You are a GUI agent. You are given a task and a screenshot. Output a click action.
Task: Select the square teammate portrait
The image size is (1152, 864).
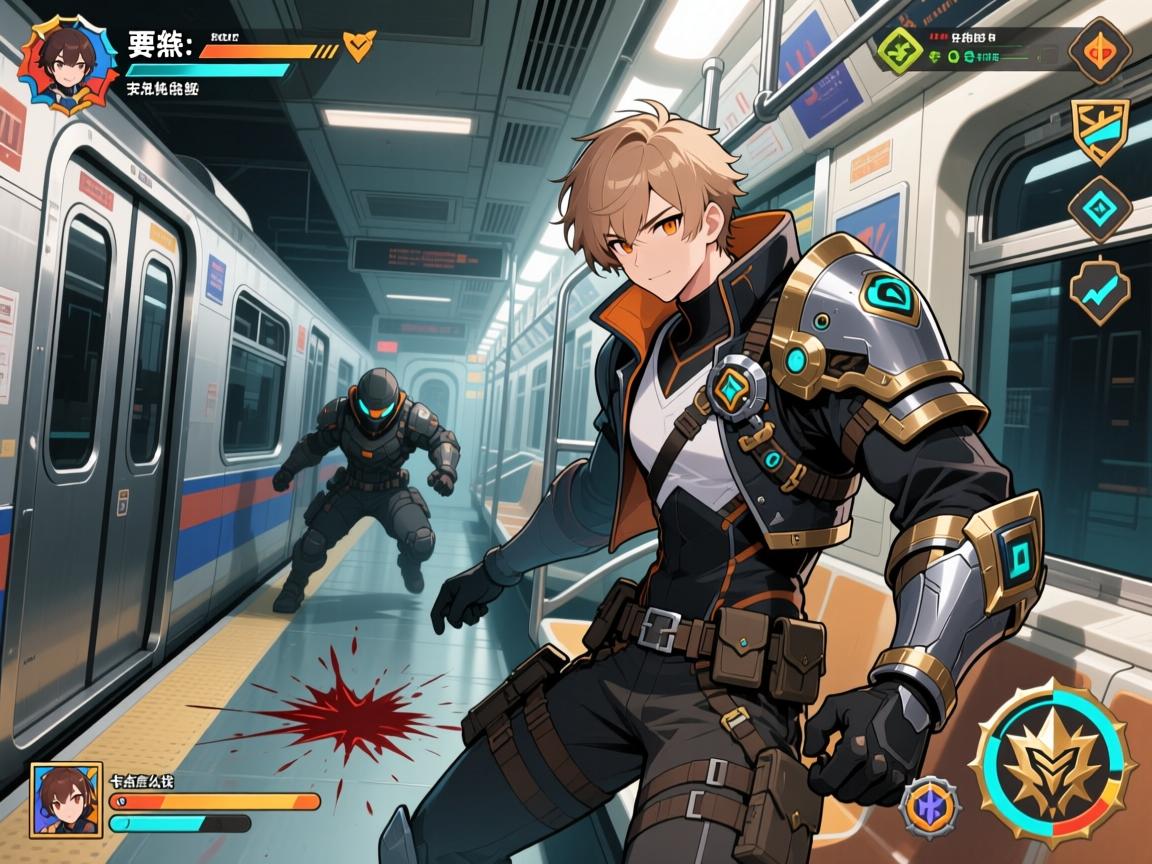[x=66, y=800]
